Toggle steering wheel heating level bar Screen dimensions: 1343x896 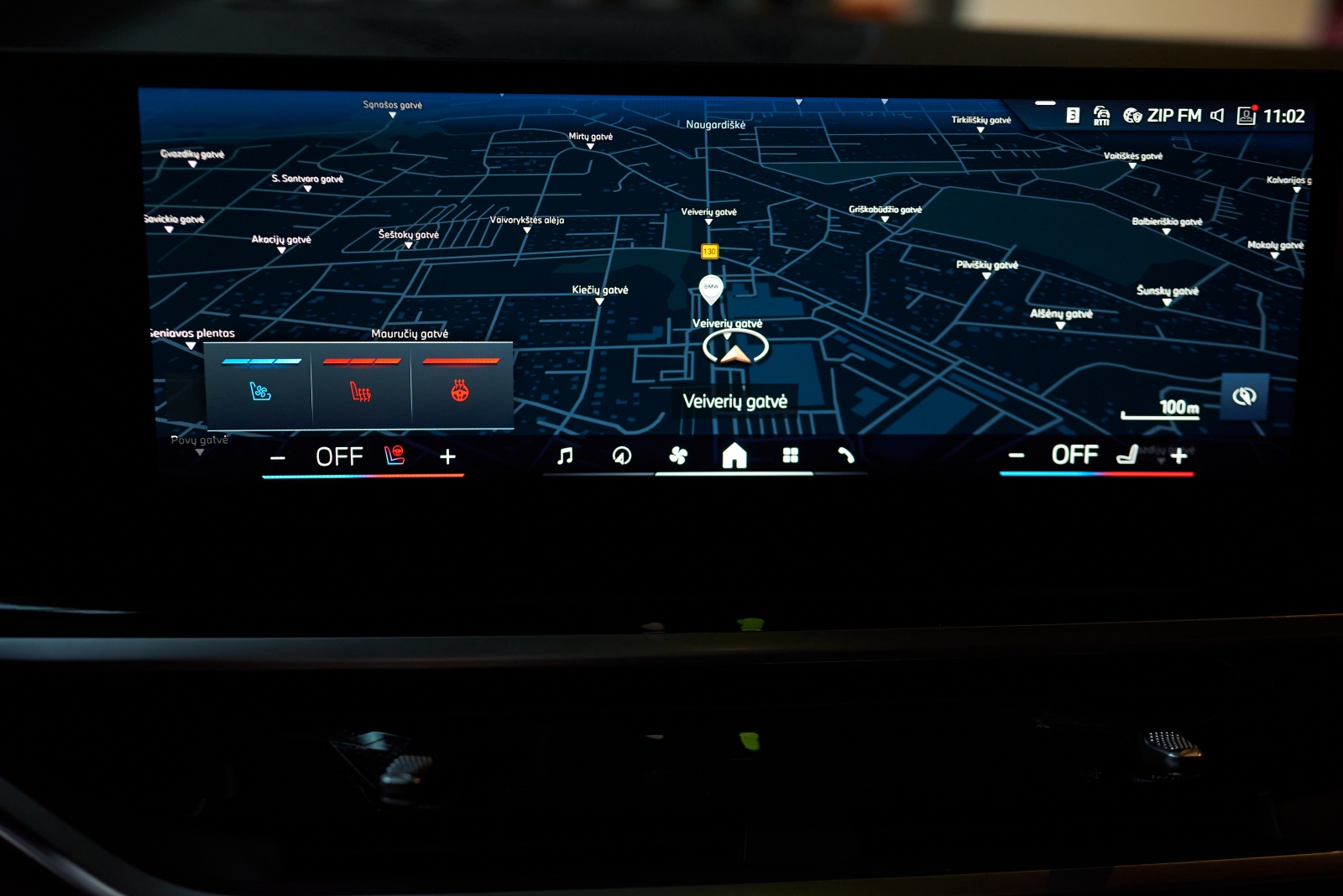(x=462, y=359)
